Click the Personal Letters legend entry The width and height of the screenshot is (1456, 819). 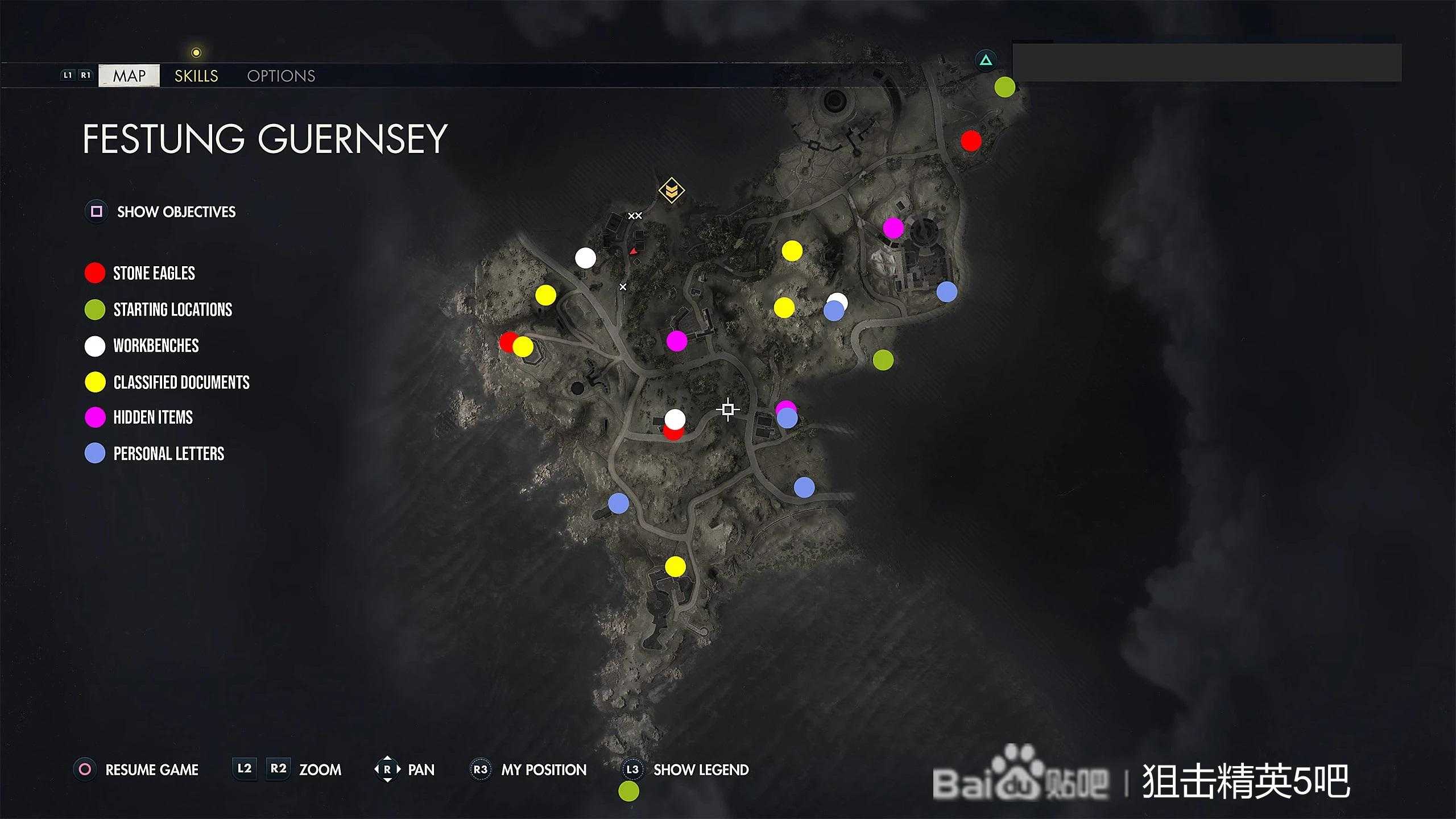pyautogui.click(x=168, y=454)
